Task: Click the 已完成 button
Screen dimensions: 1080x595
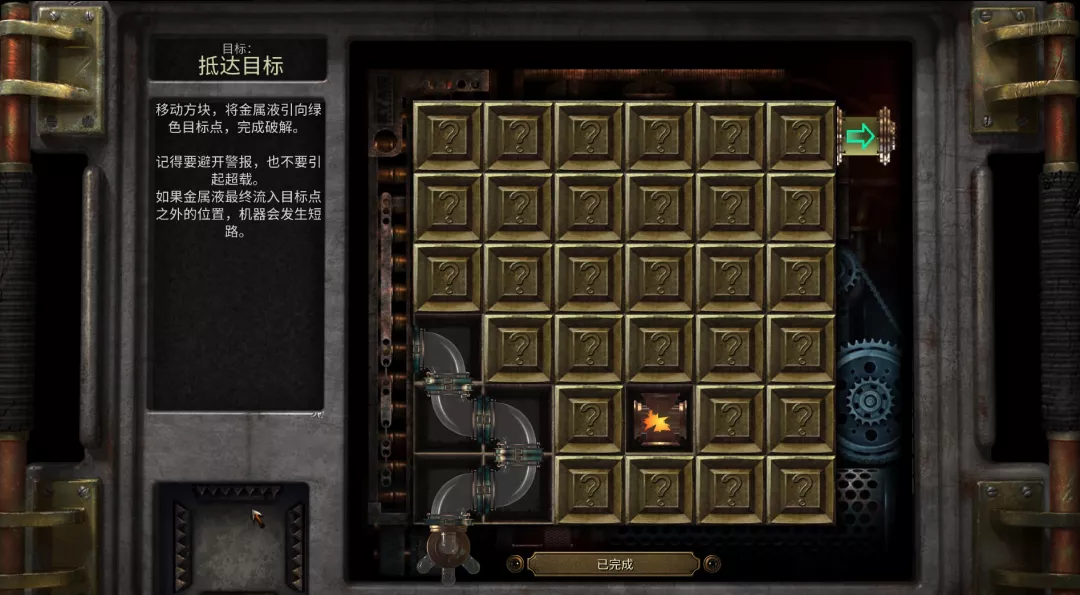Action: pyautogui.click(x=613, y=564)
